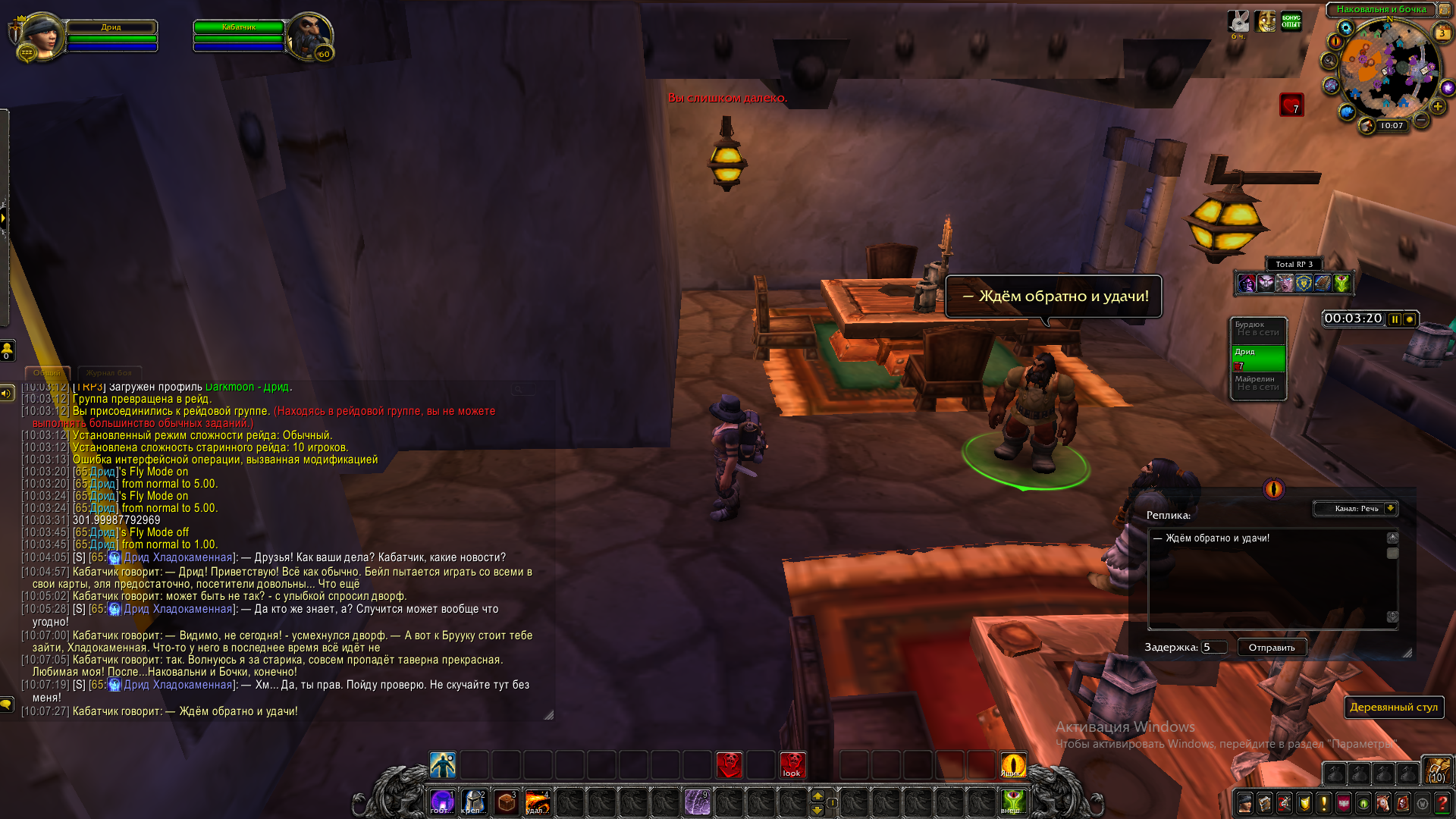Viewport: 1456px width, 819px height.
Task: Open the quest log exclamation mark button
Action: 1324,803
